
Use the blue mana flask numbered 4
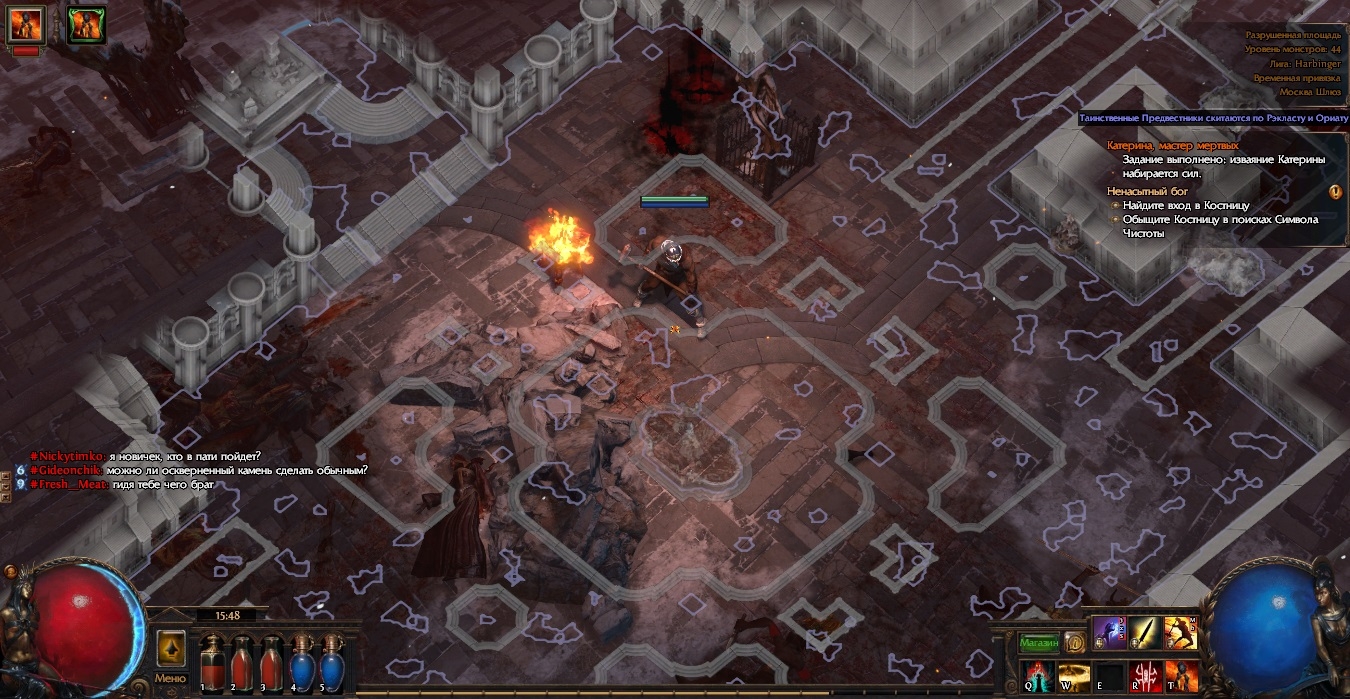(x=300, y=663)
